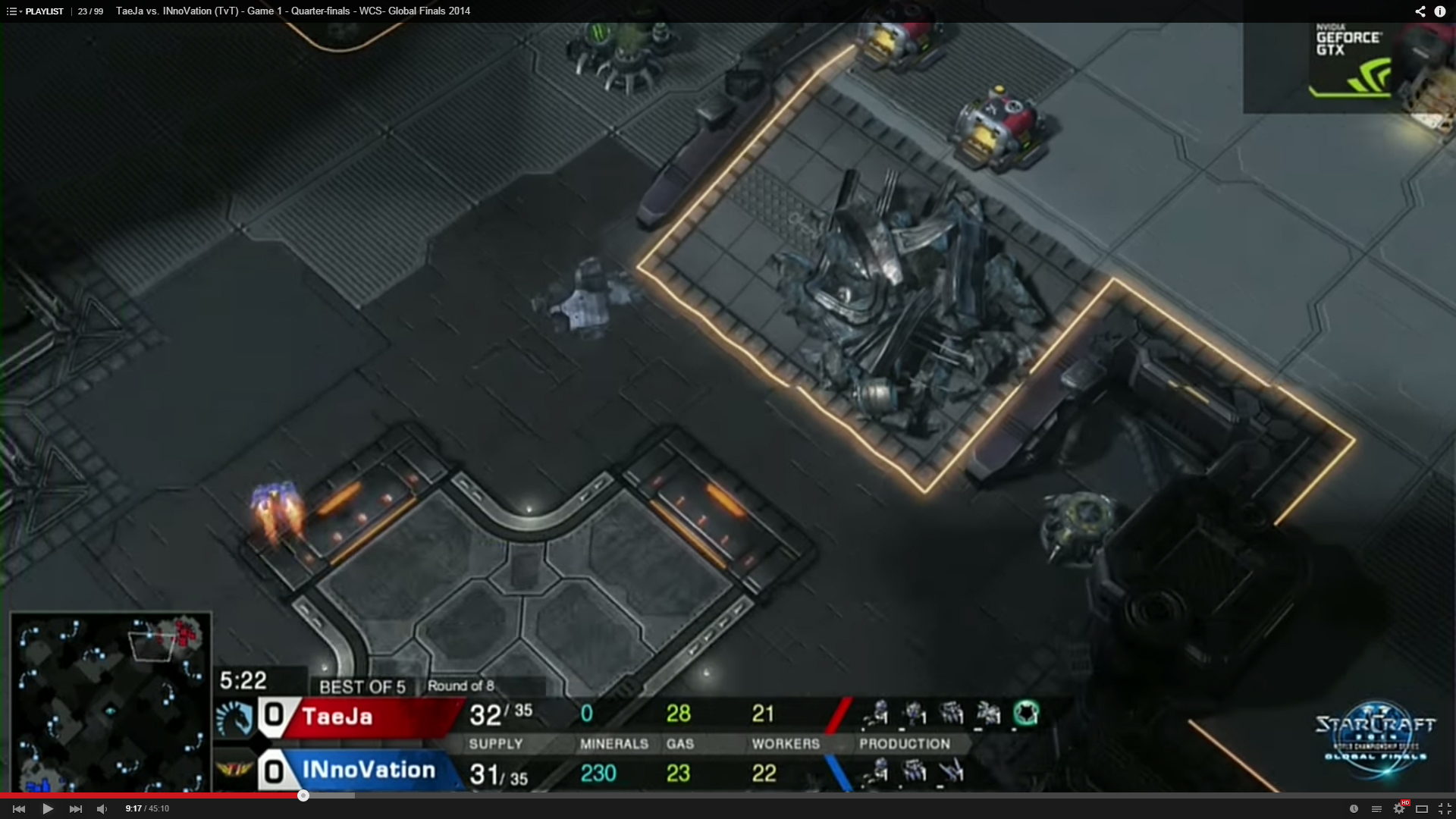
Task: Click the minimap in the bottom corner
Action: tap(111, 702)
